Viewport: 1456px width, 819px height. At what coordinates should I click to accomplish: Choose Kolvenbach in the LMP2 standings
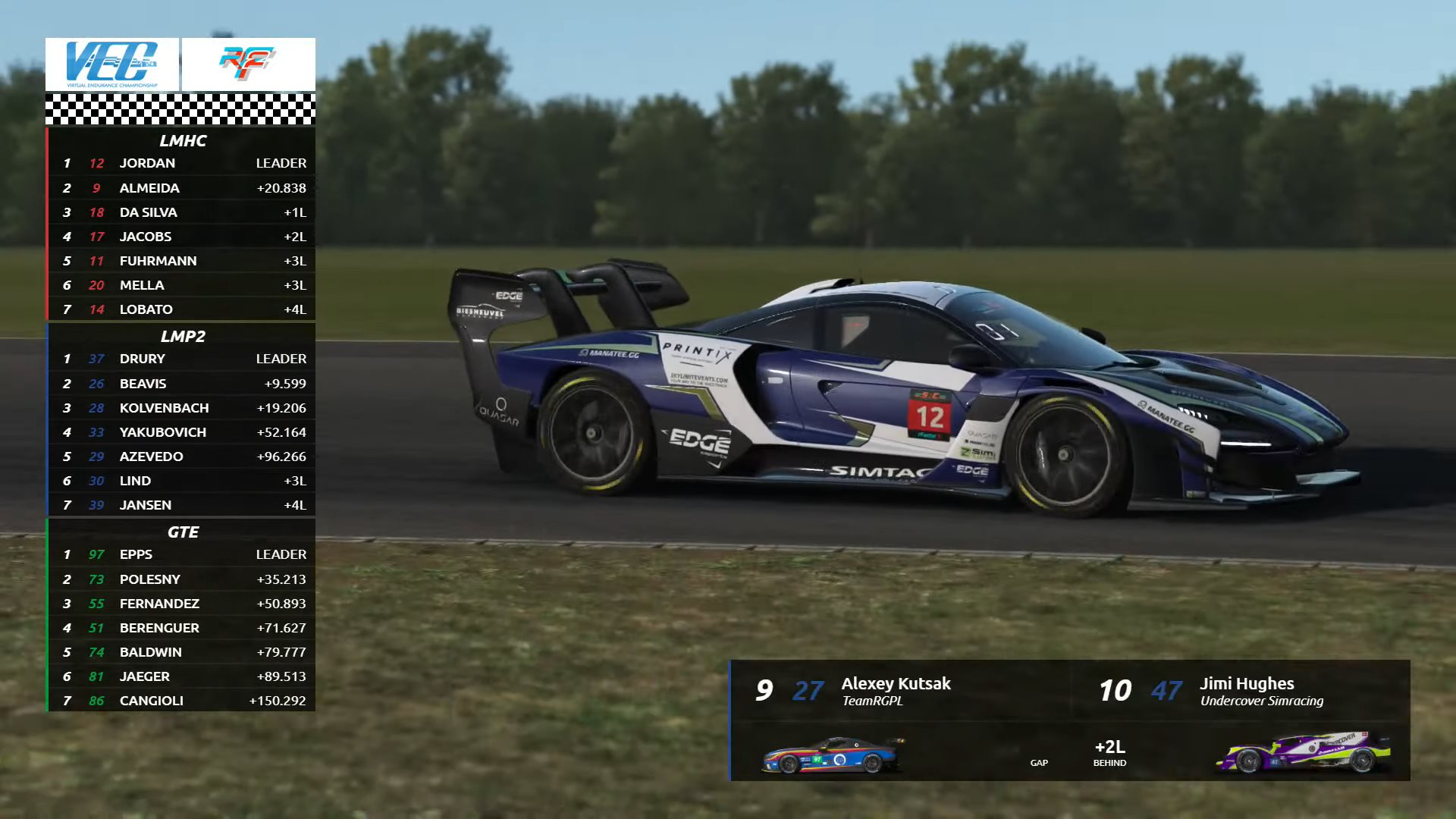[181, 408]
